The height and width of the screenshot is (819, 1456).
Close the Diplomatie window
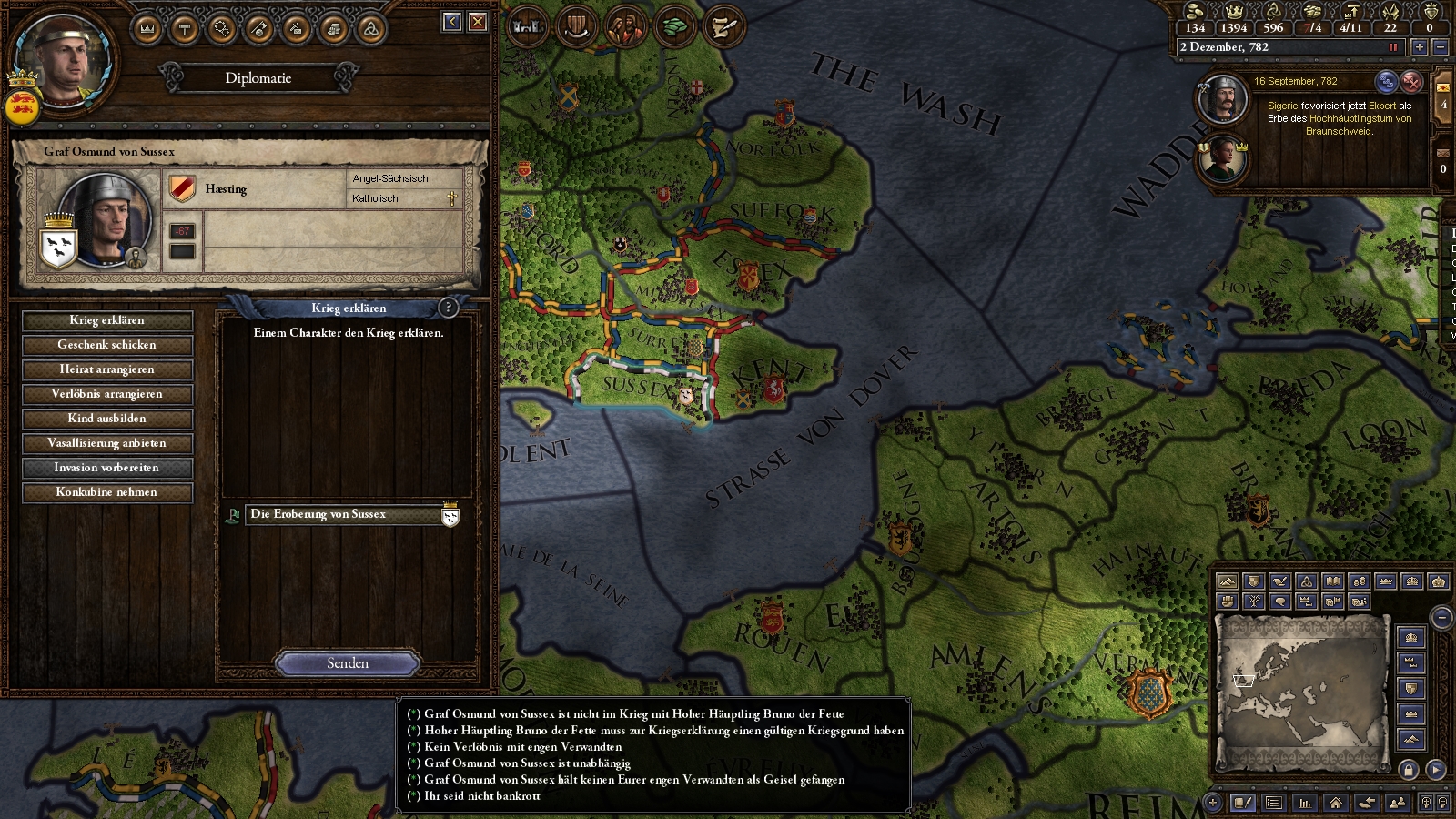coord(478,22)
